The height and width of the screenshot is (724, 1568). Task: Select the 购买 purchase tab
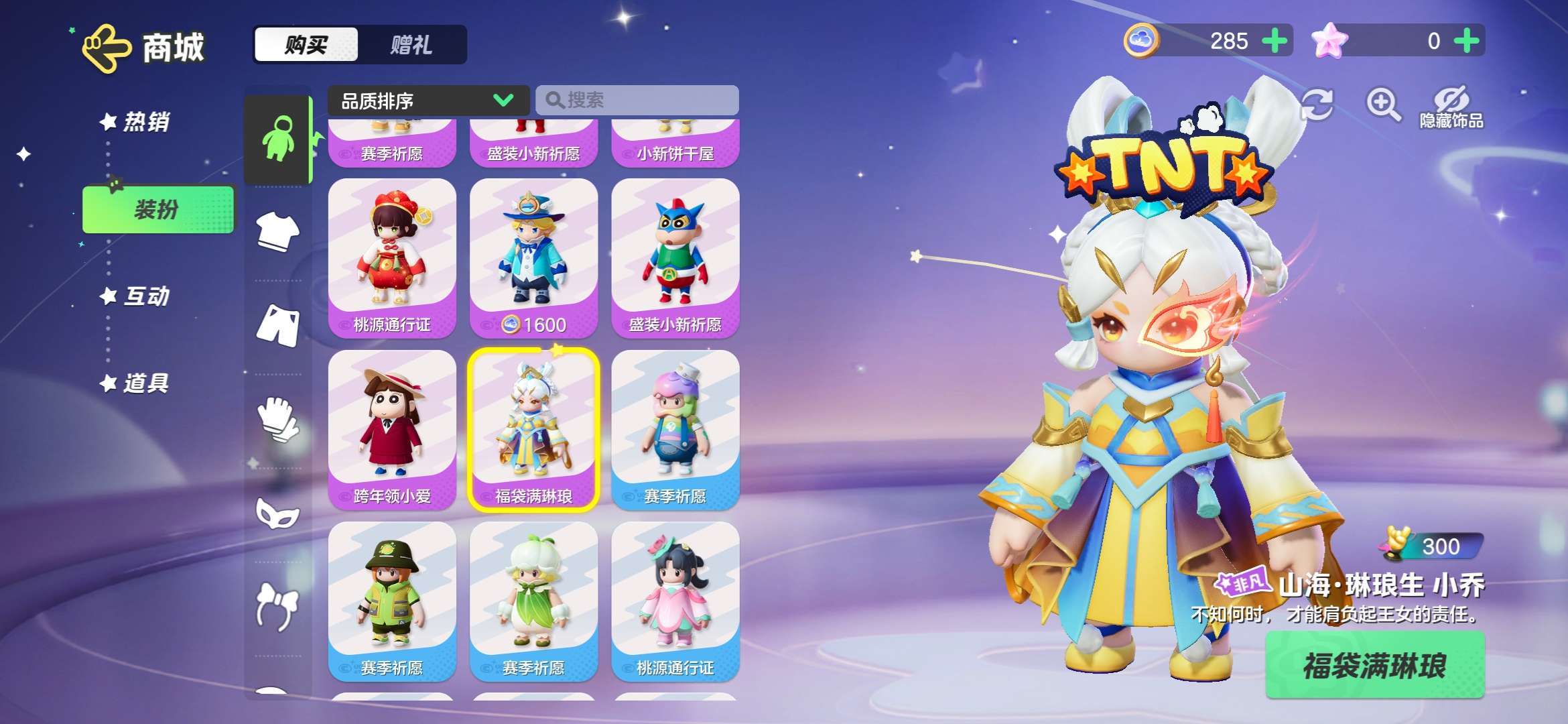point(306,45)
